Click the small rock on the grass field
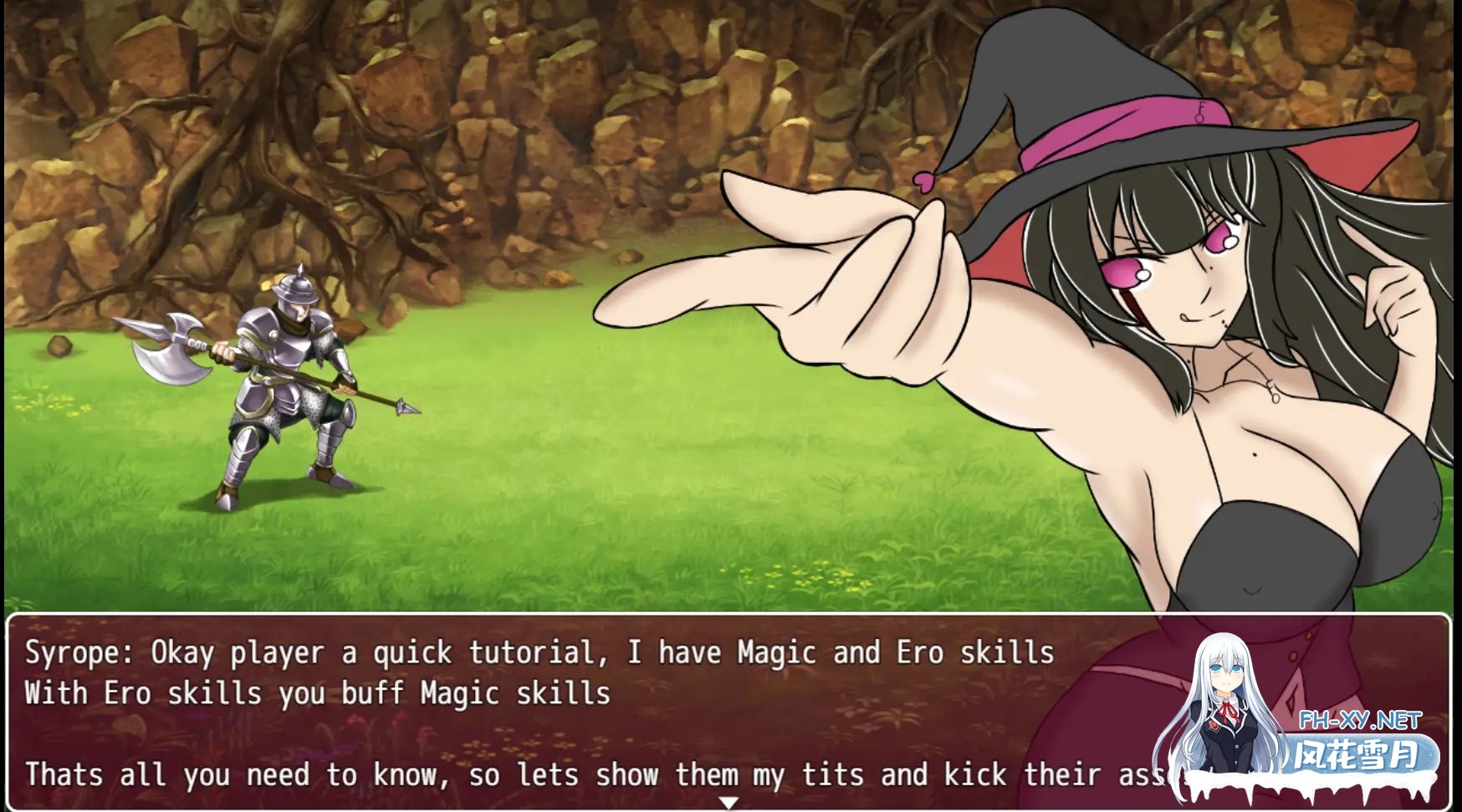Screen dimensions: 1462x812 point(57,347)
